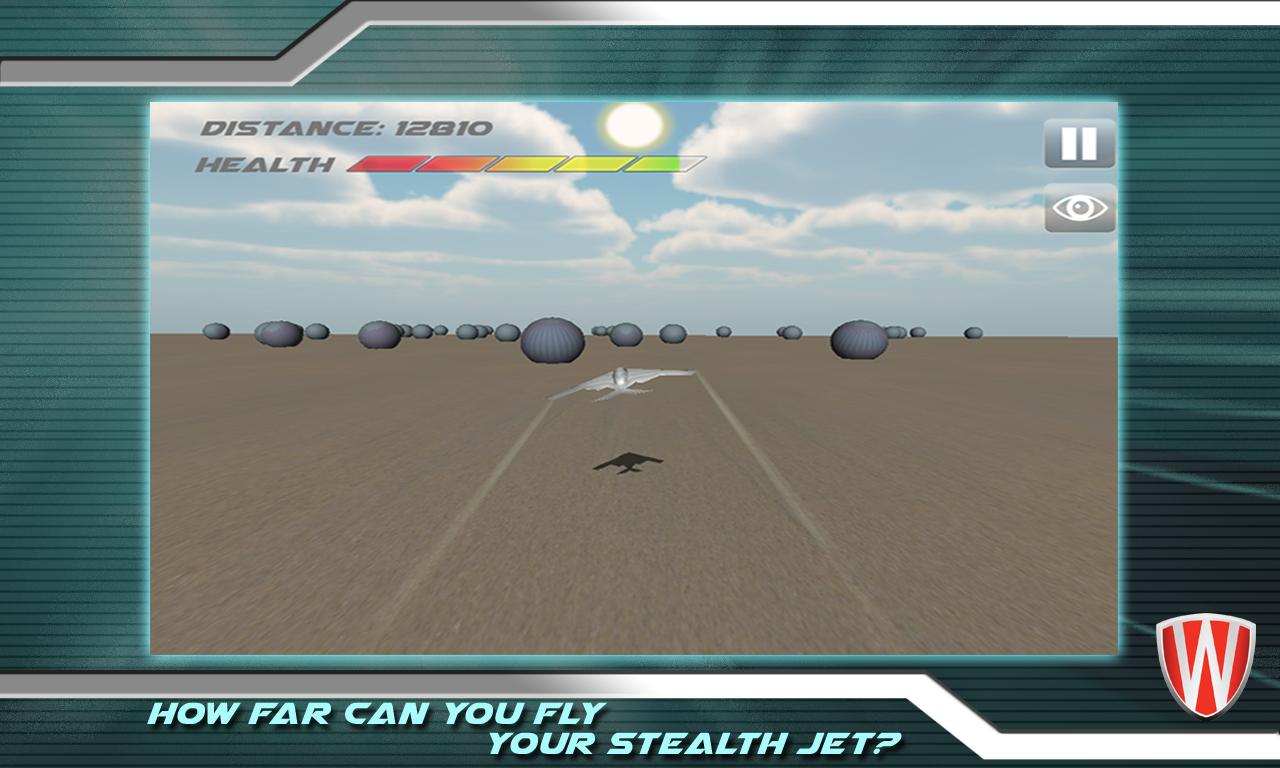Click the HEALTH label
Screen dimensions: 1280x768
tap(263, 163)
